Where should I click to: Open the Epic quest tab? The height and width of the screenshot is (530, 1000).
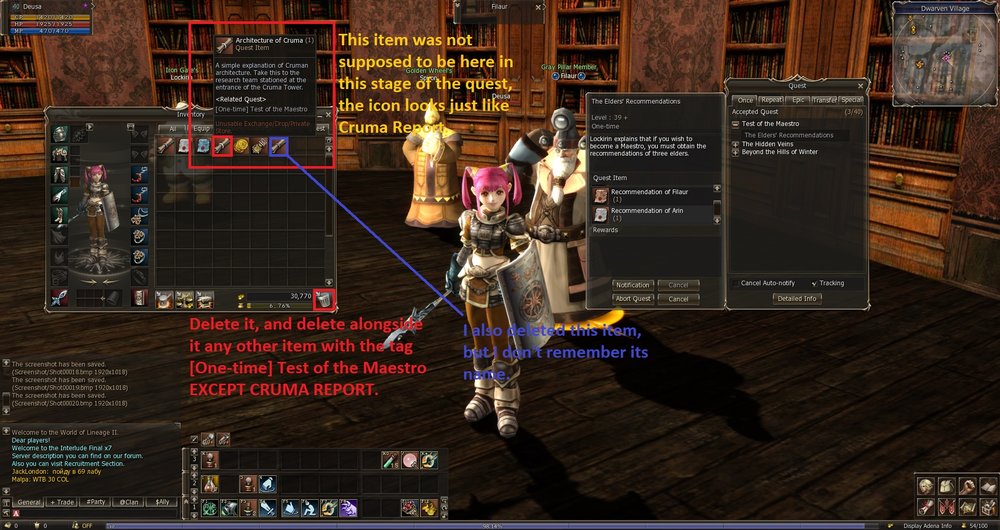[797, 100]
